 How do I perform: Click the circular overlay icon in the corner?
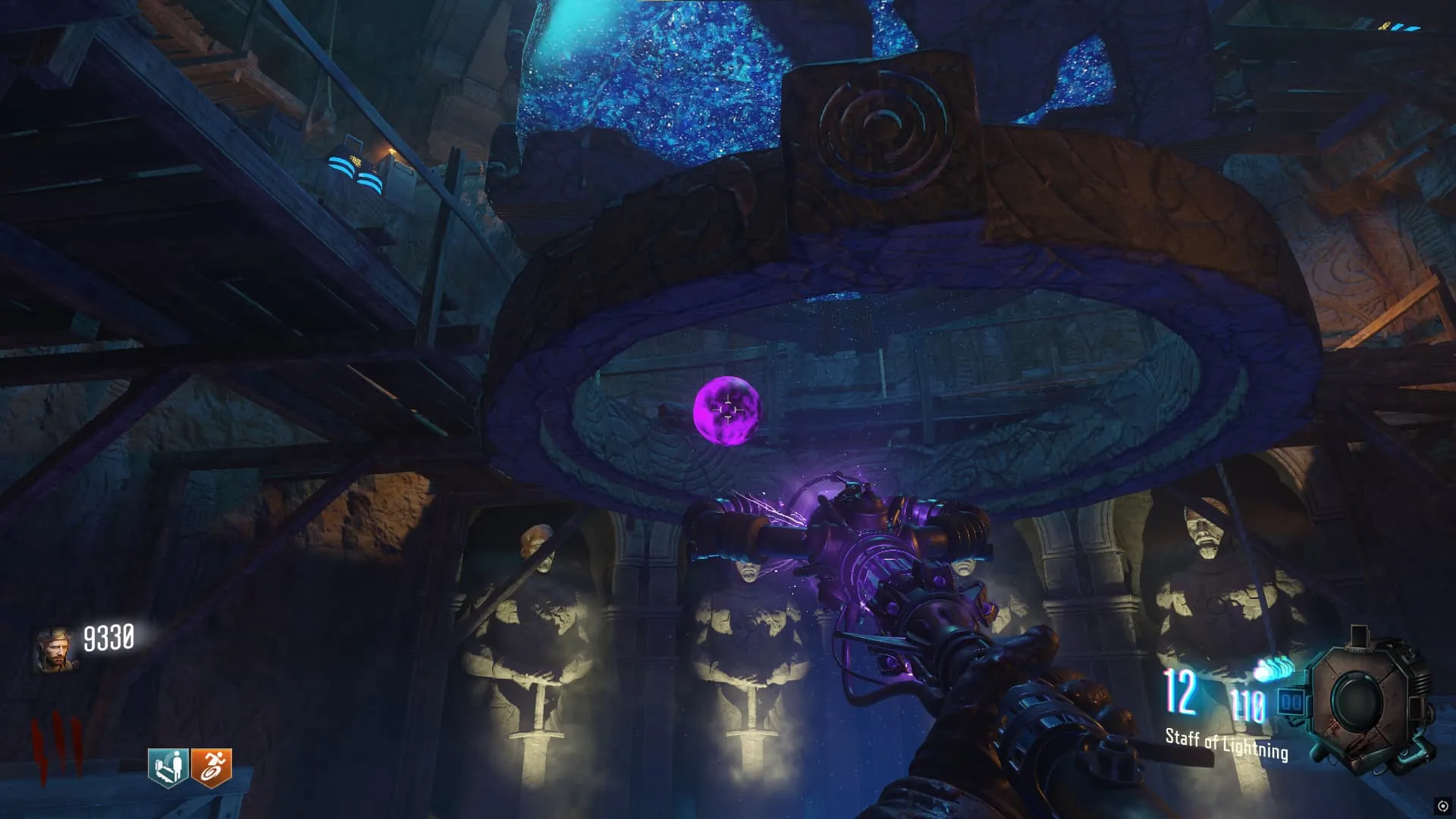tap(1442, 805)
